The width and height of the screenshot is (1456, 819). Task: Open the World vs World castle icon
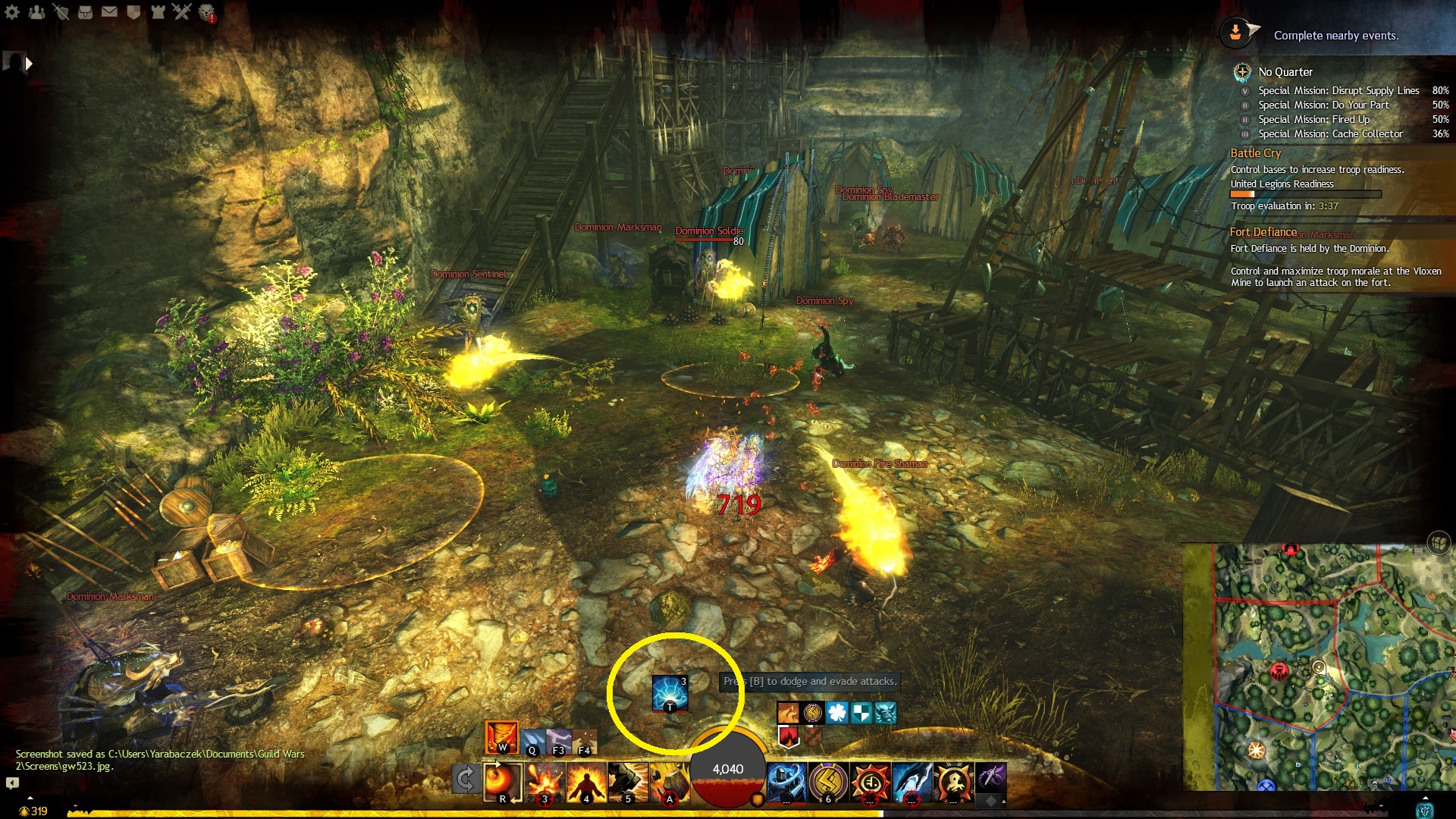point(158,12)
